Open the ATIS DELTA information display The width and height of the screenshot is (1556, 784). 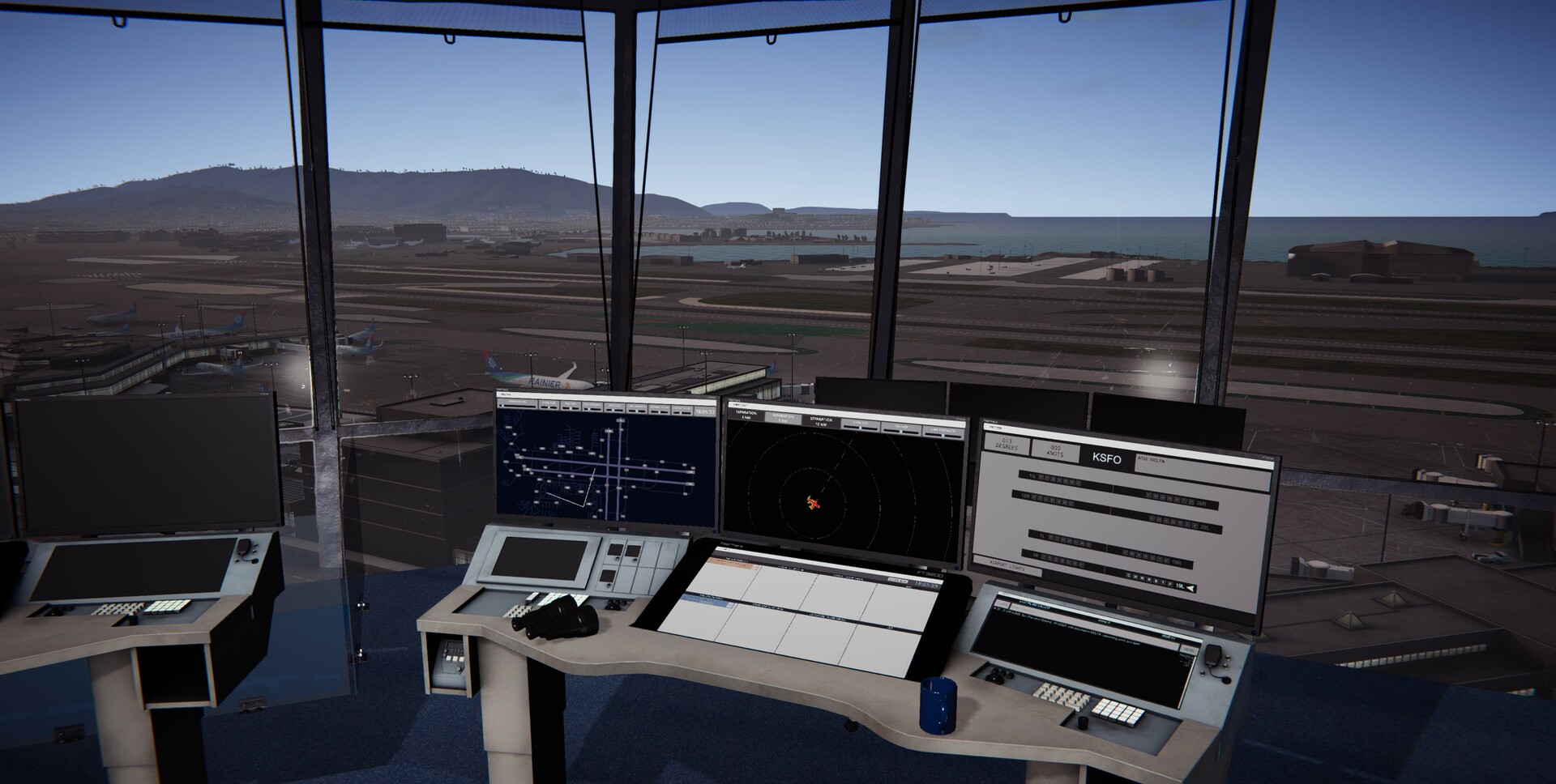[1152, 460]
